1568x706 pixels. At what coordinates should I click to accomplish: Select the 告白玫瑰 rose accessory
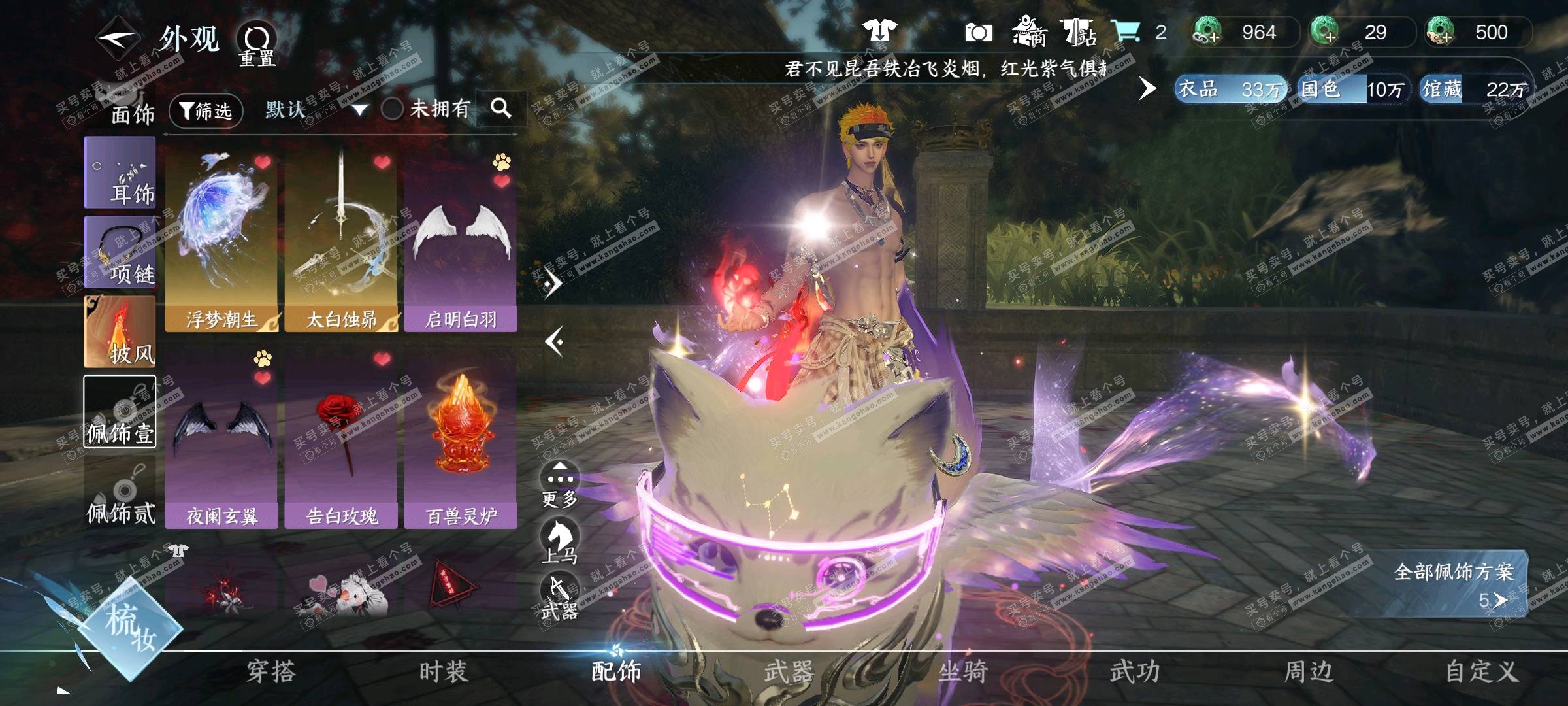341,437
